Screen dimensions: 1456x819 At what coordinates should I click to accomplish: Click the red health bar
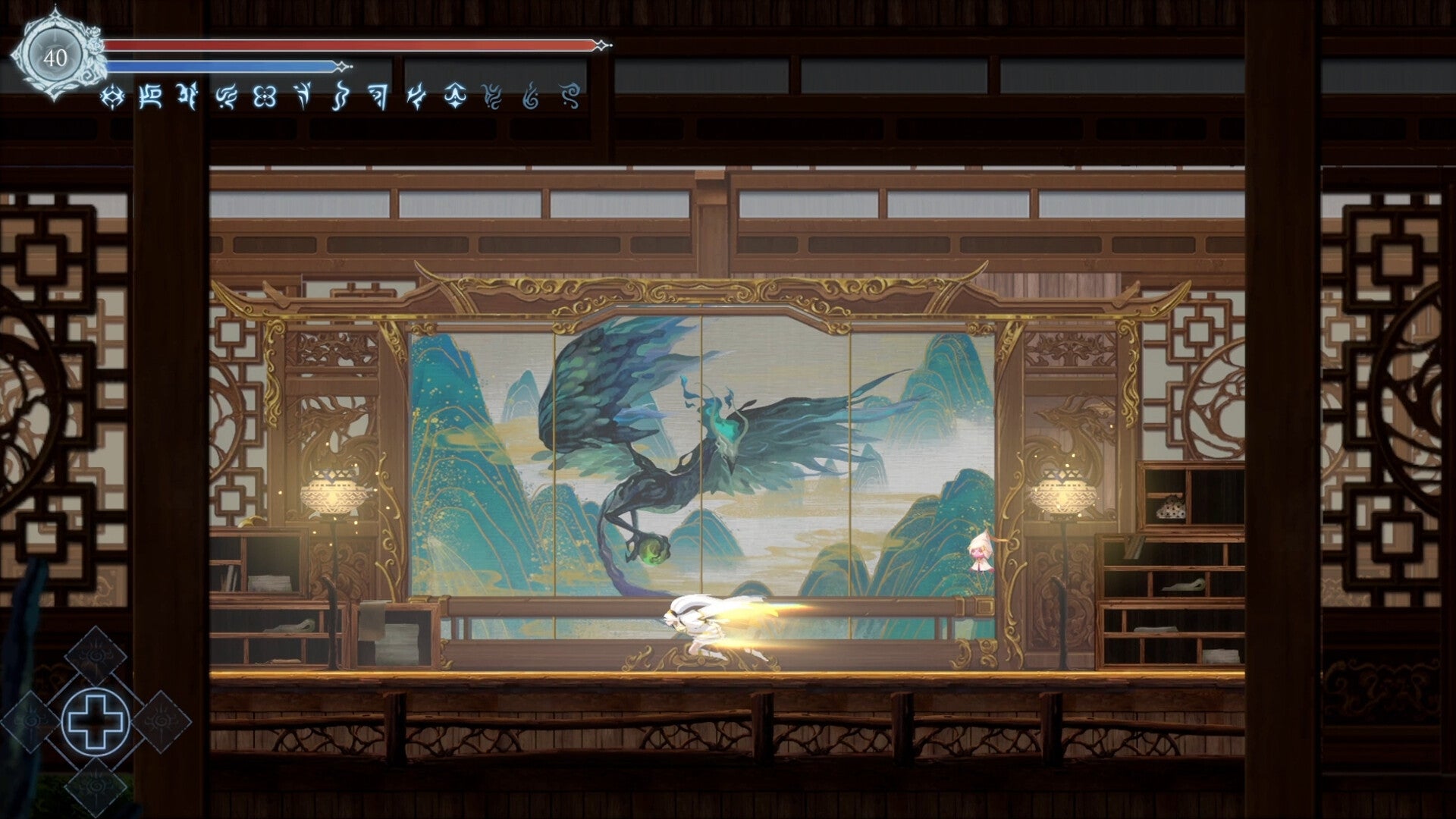pos(349,45)
